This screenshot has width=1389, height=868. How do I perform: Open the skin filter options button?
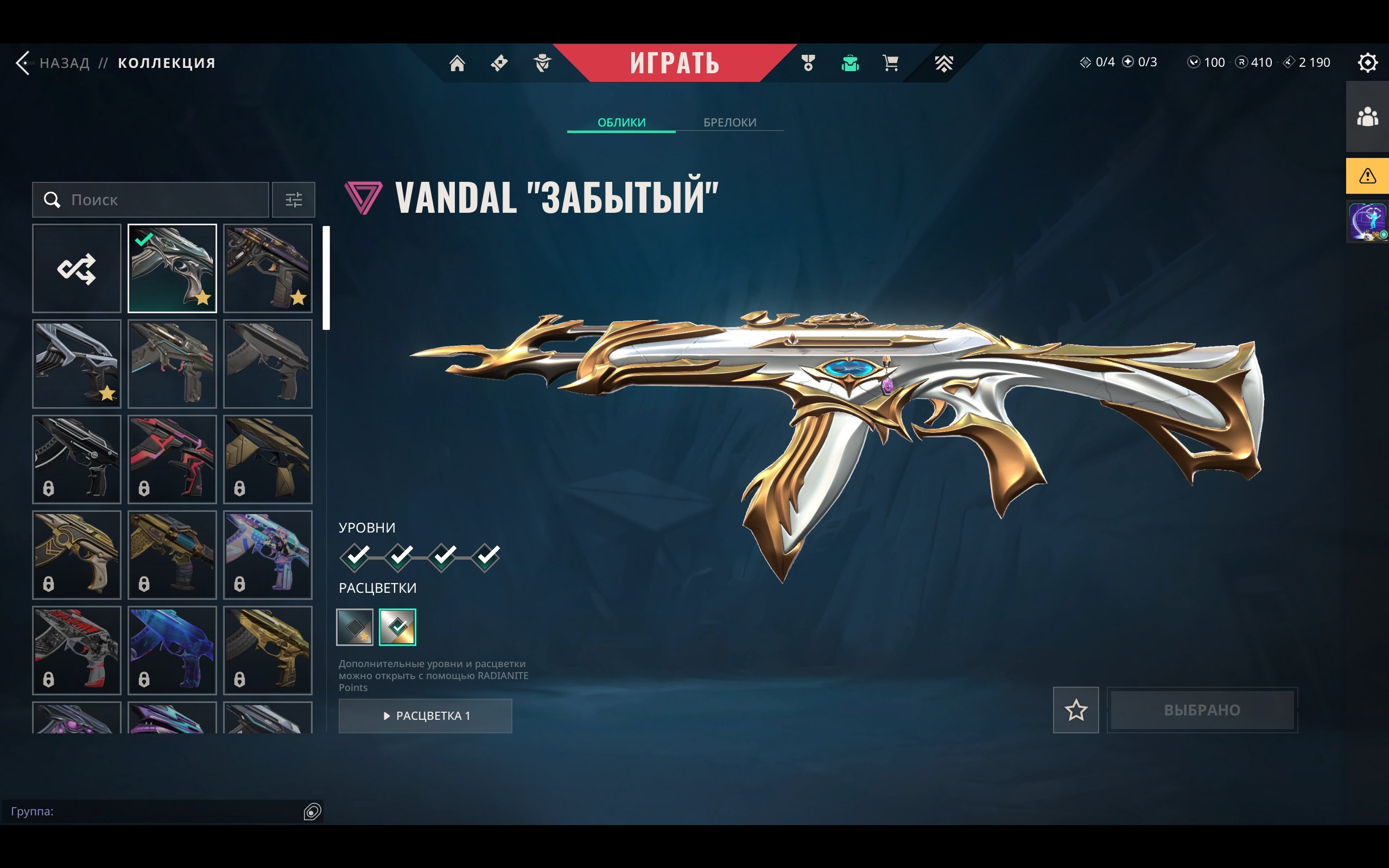coord(293,200)
